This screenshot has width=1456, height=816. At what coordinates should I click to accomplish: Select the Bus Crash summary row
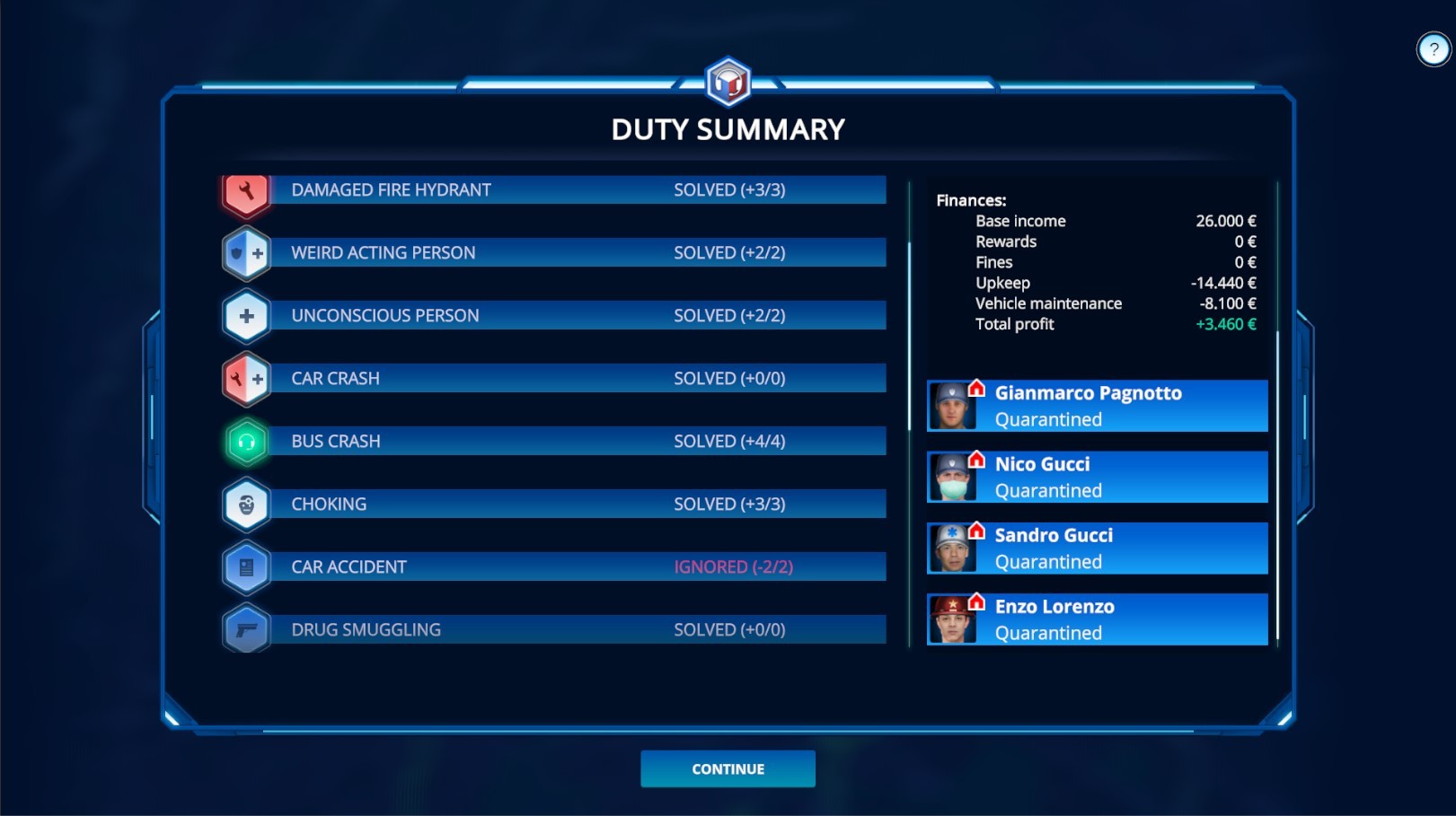[557, 441]
